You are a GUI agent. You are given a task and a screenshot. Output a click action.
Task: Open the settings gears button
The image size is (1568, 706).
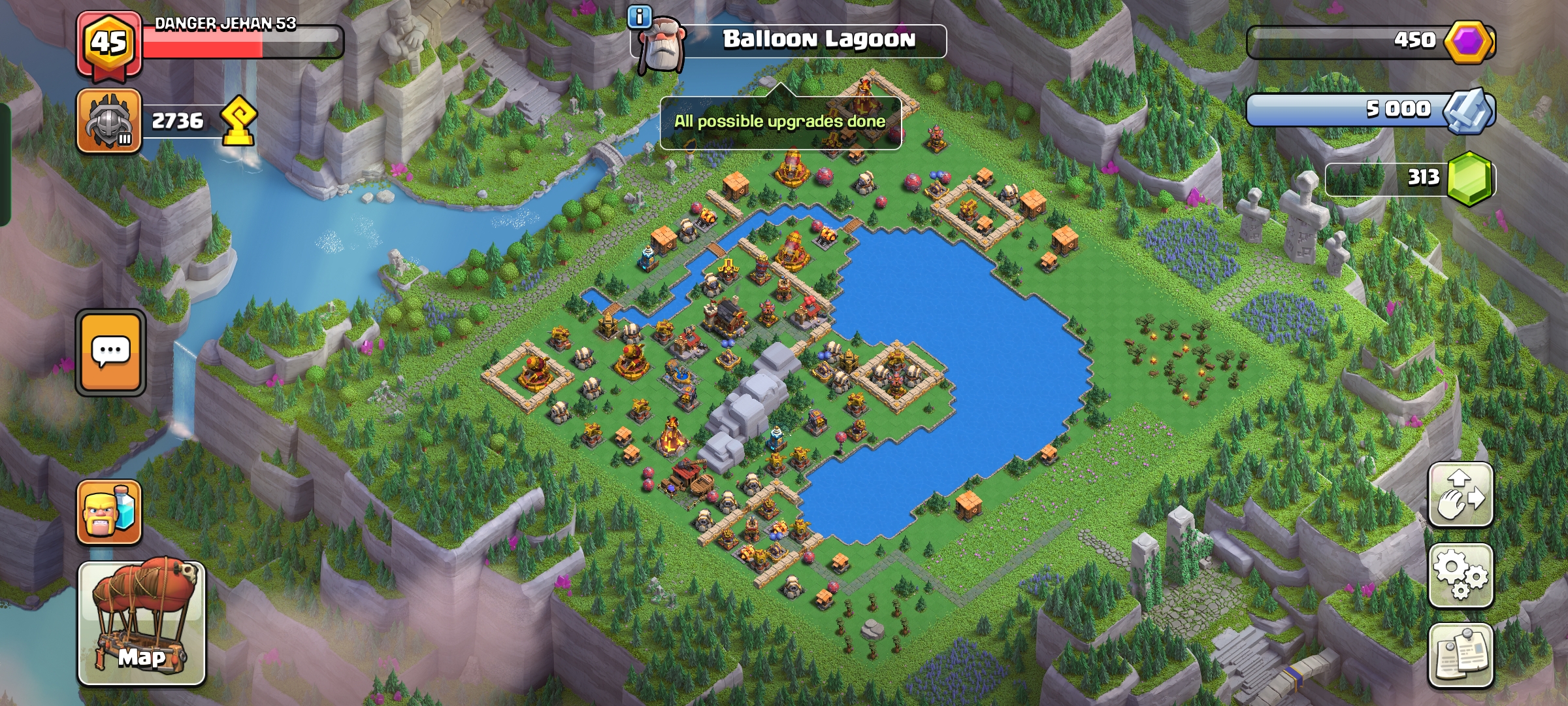coord(1461,575)
